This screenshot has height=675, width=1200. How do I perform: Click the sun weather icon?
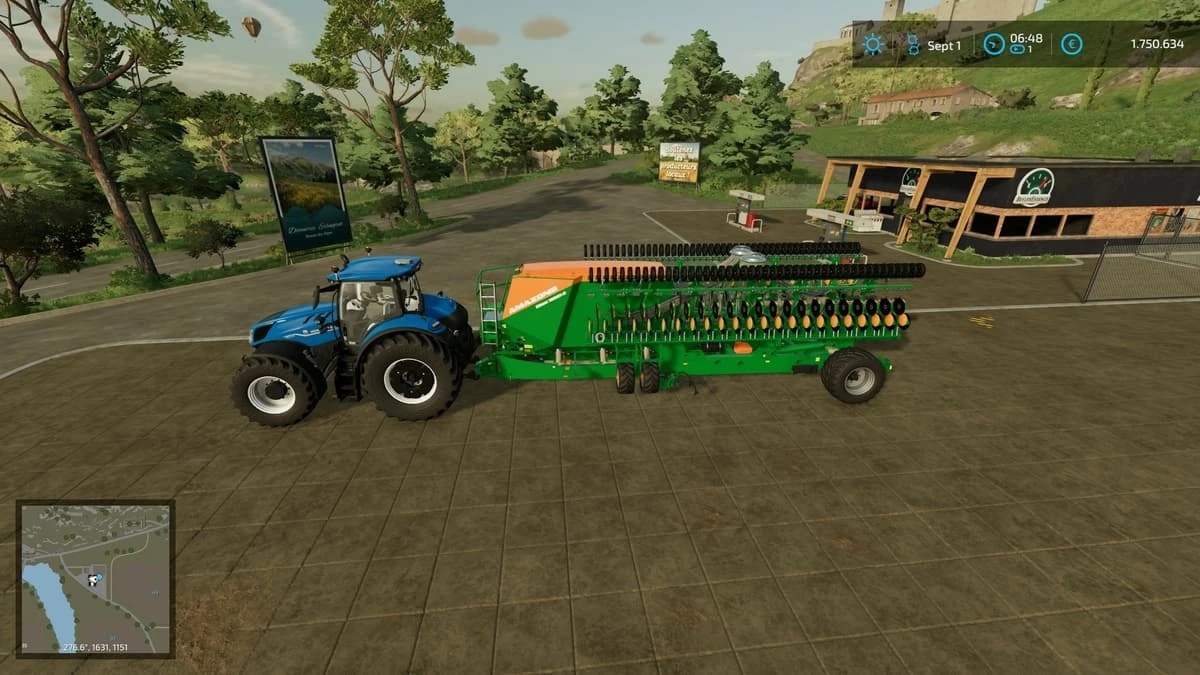pyautogui.click(x=873, y=44)
